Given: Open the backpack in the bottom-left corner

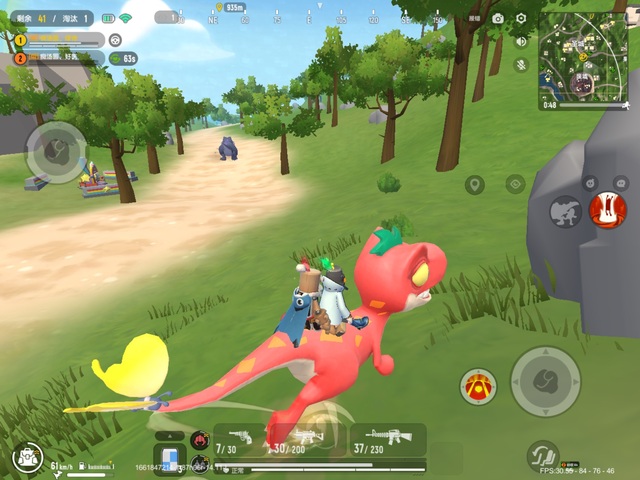Looking at the screenshot, I should 27,458.
